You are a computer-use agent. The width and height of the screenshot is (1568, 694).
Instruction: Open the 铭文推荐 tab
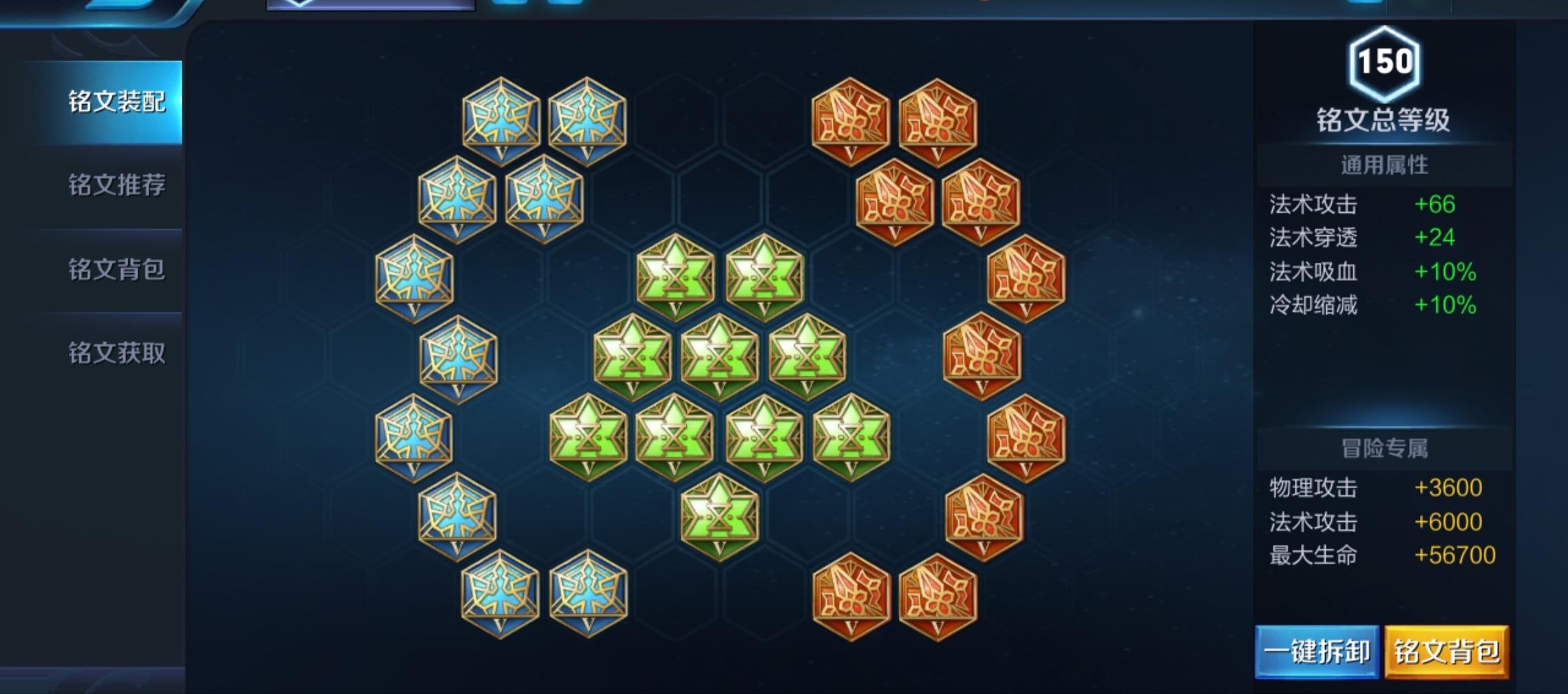pyautogui.click(x=116, y=185)
